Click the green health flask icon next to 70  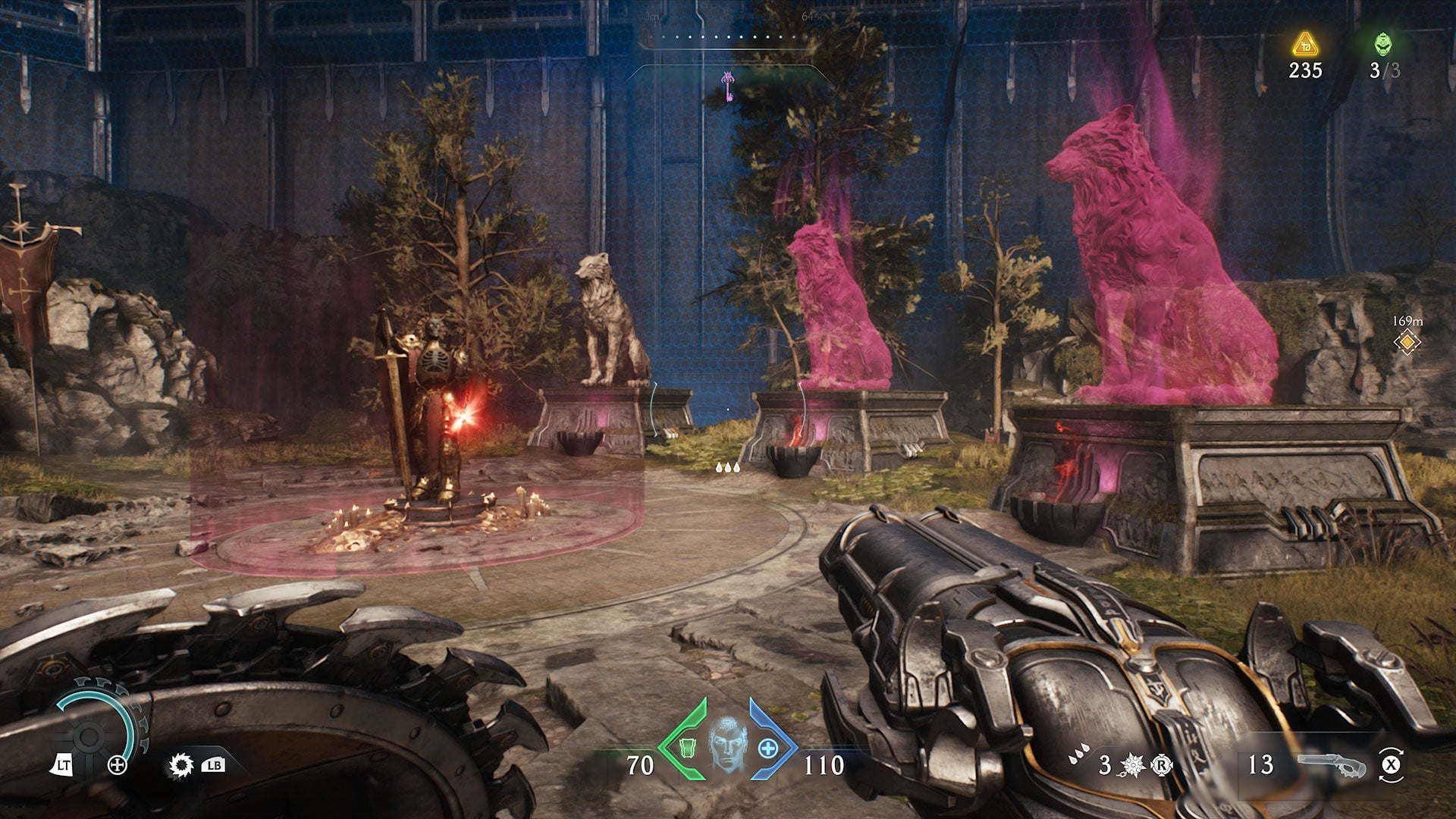(688, 748)
